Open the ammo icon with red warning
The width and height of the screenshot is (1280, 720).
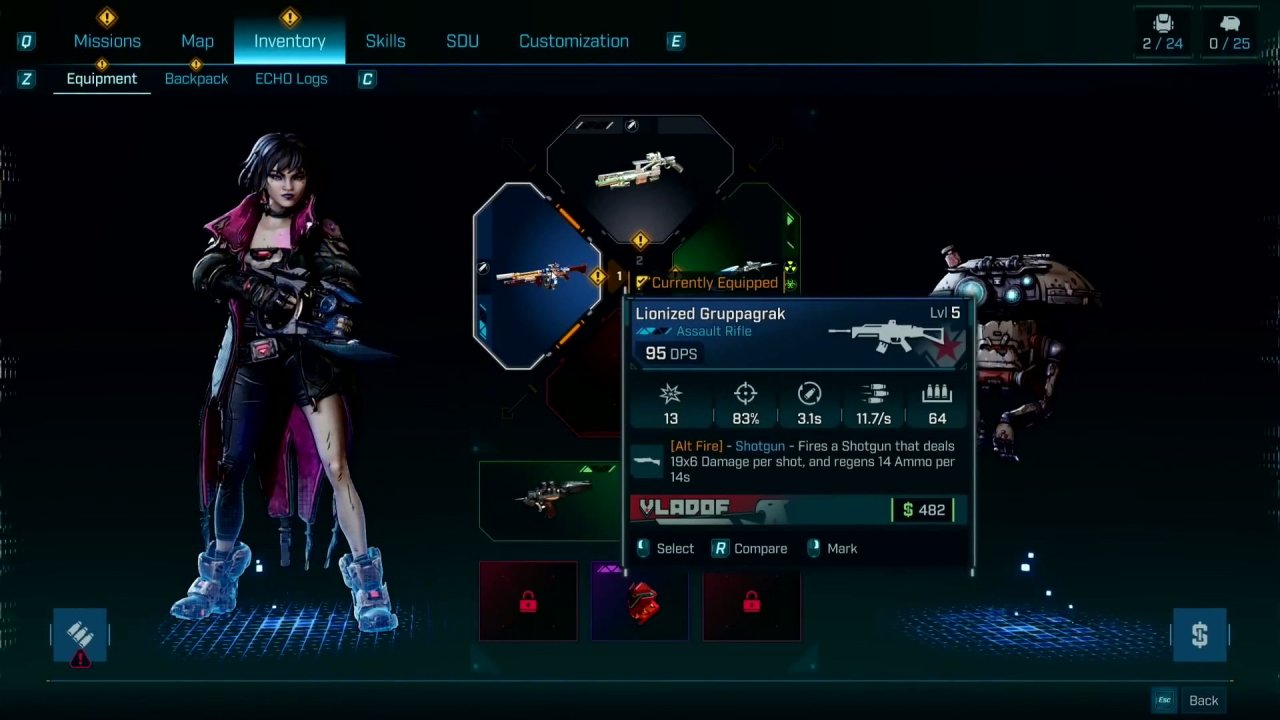pyautogui.click(x=80, y=635)
